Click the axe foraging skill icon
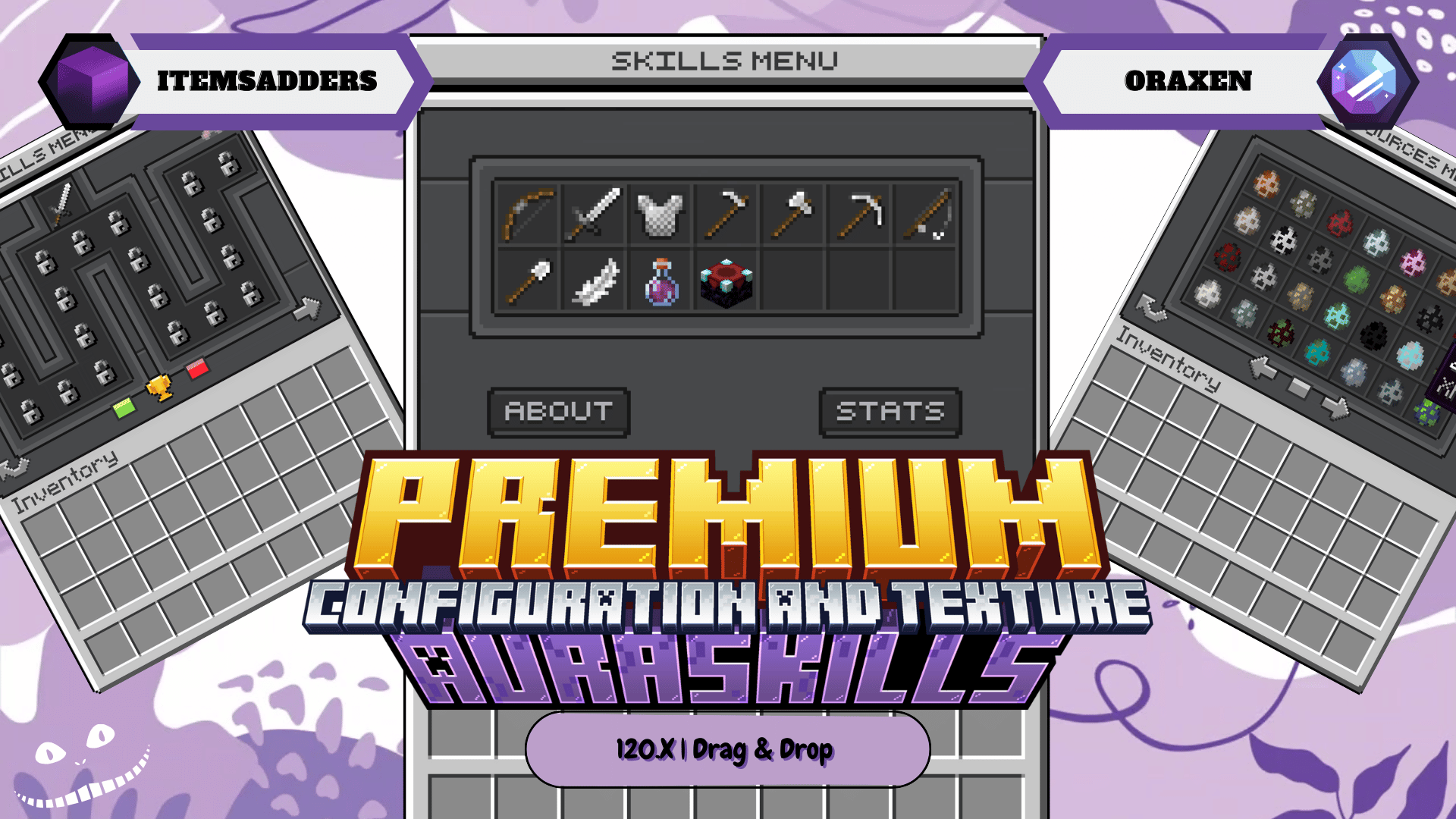 click(x=790, y=215)
